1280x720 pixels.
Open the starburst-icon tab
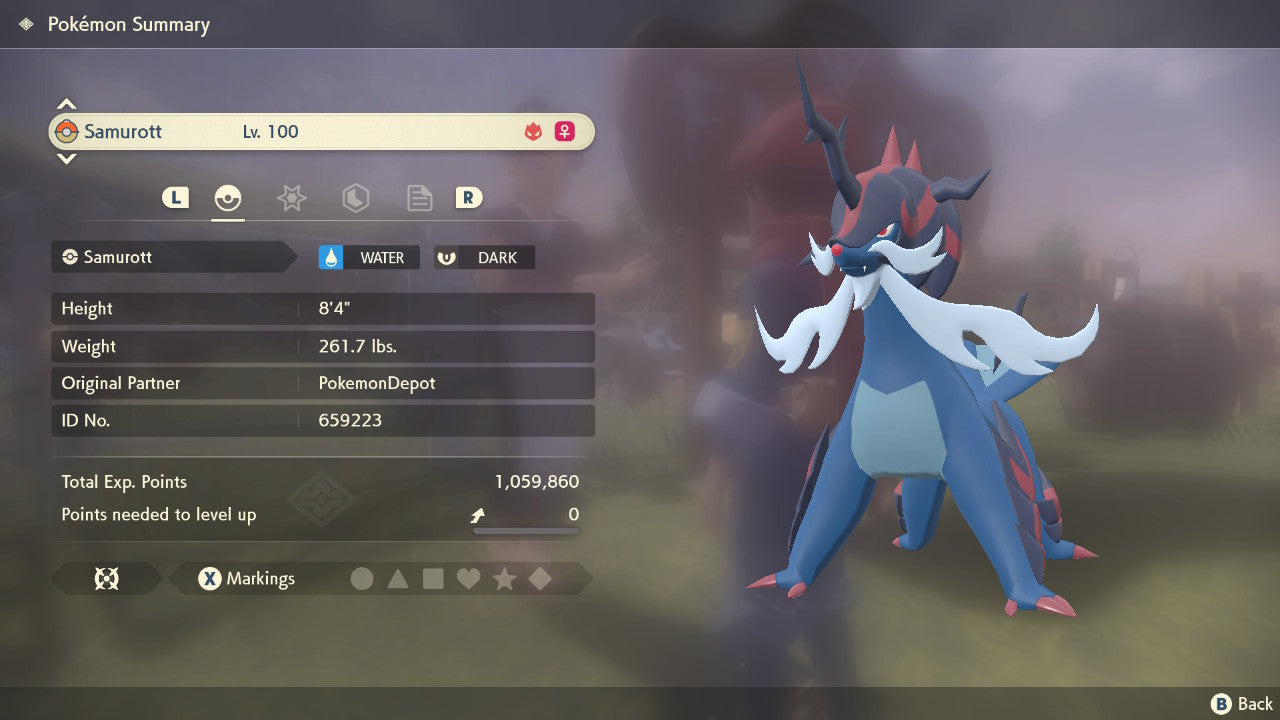(x=291, y=198)
